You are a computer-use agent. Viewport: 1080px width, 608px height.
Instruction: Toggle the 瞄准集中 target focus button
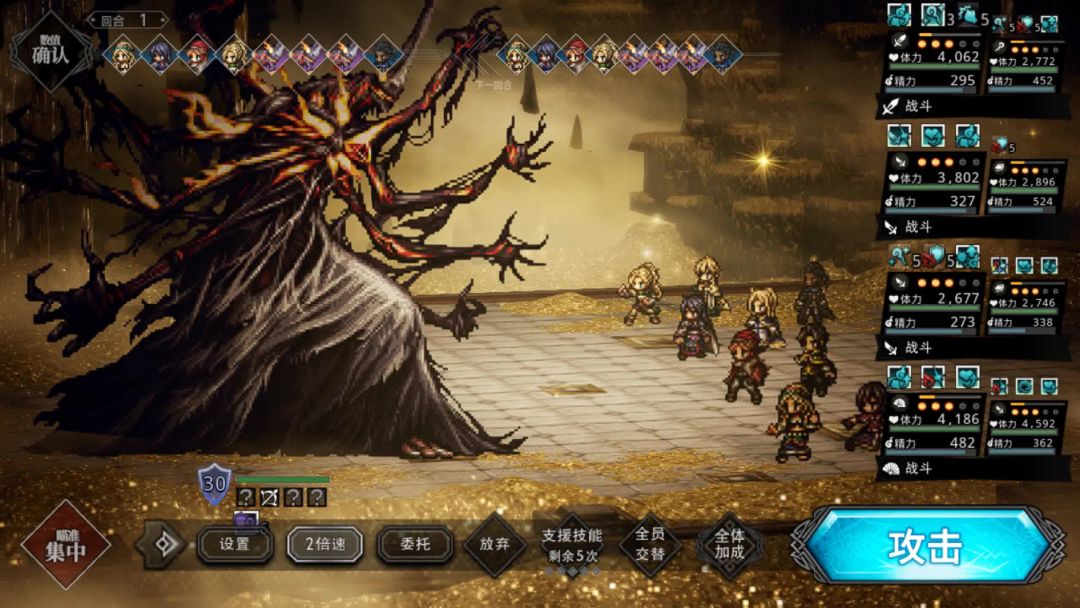(x=65, y=545)
